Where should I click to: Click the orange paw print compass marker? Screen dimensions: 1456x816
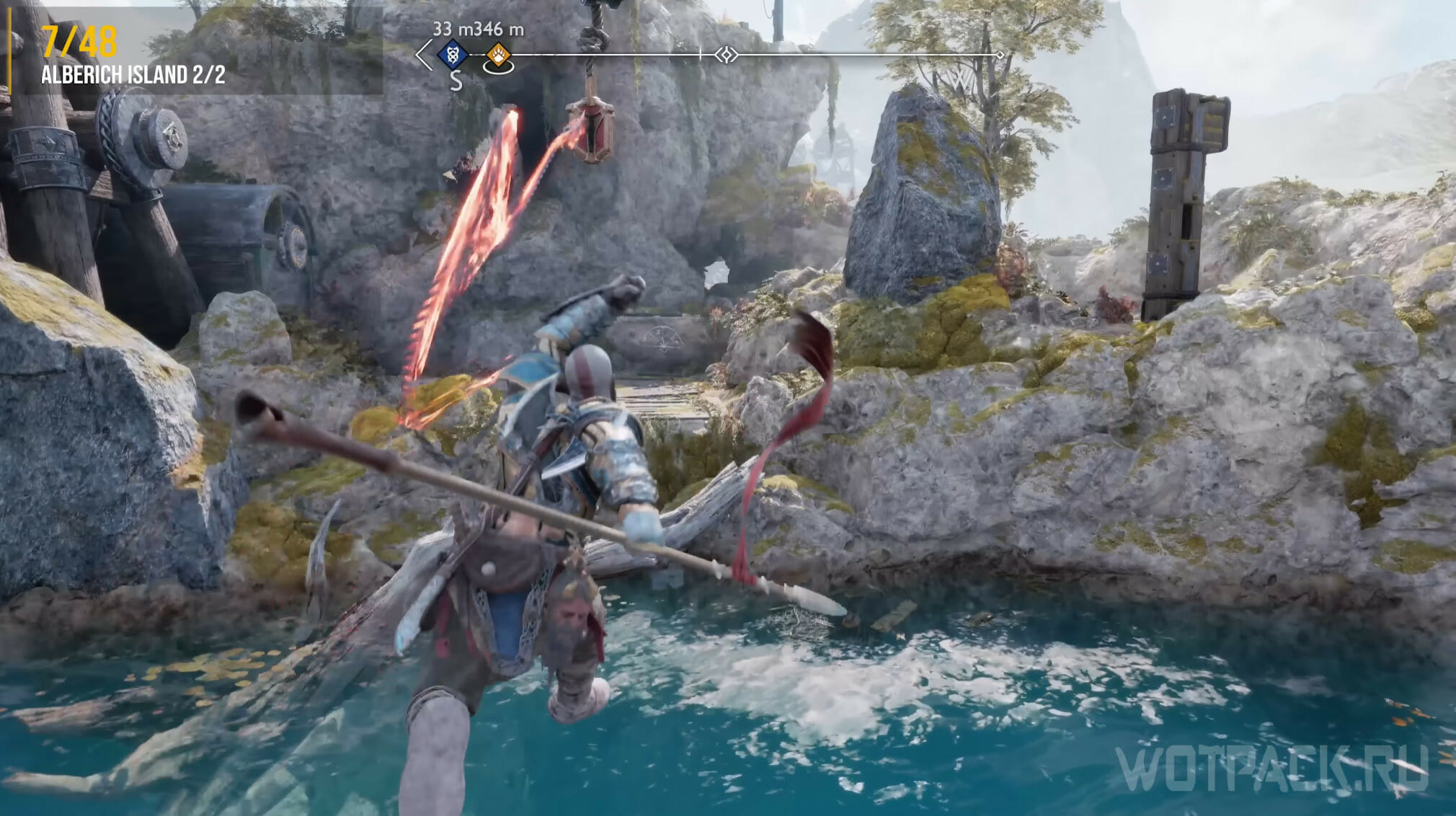[498, 54]
